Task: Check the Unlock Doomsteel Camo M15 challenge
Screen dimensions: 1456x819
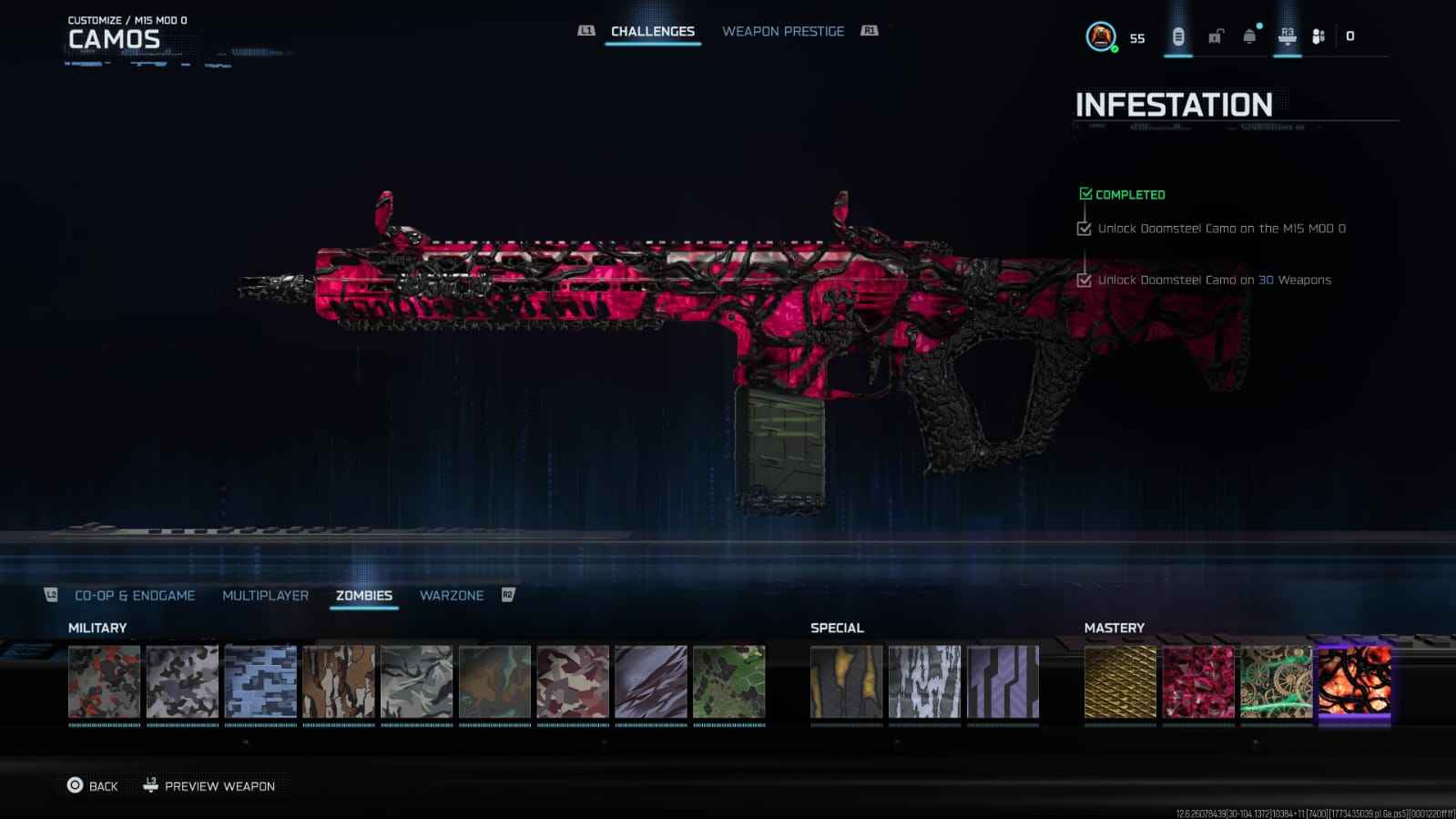Action: [1084, 229]
